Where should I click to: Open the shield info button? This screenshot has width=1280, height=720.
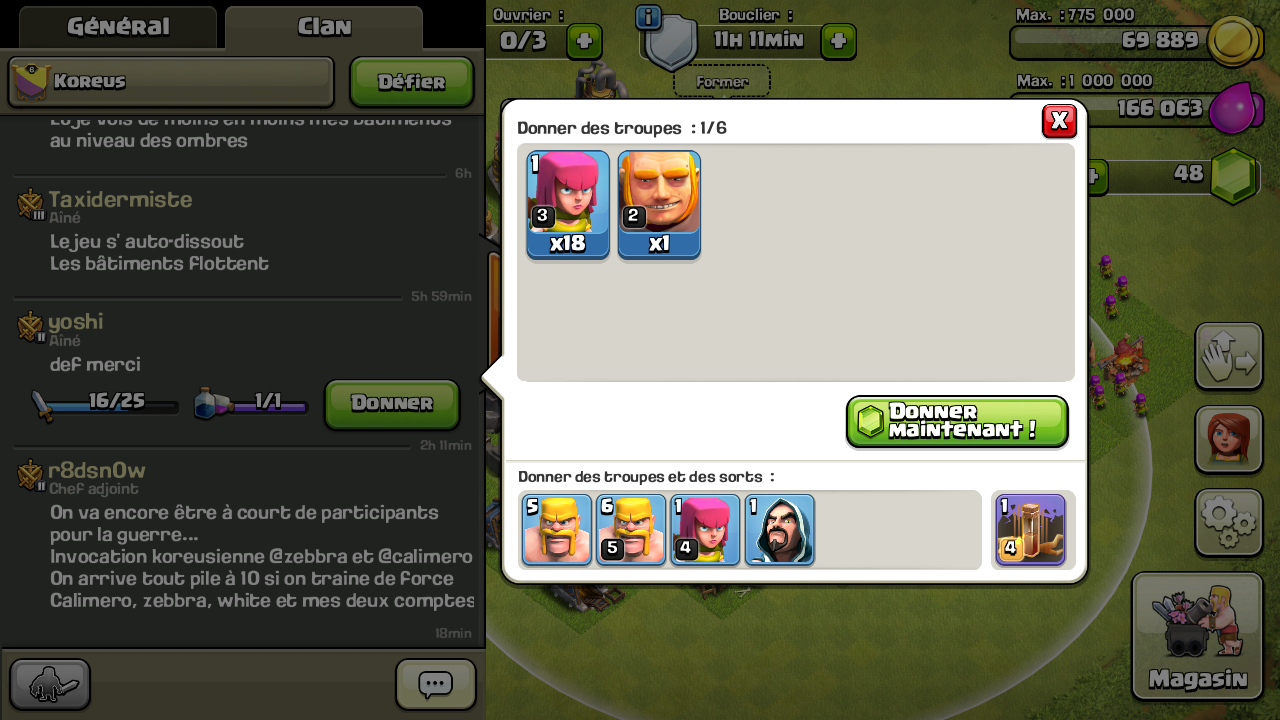(x=648, y=17)
